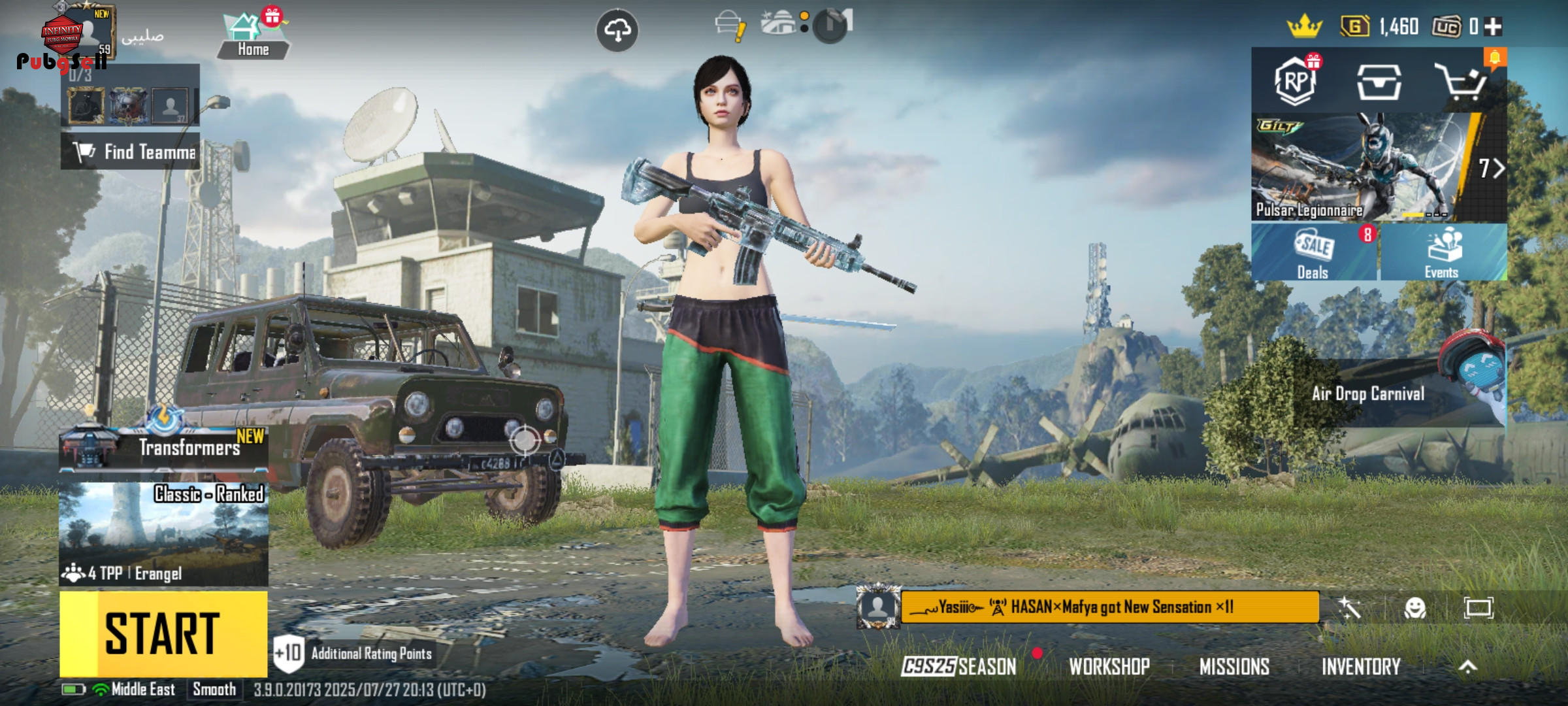Start the match with the START button

[x=163, y=633]
